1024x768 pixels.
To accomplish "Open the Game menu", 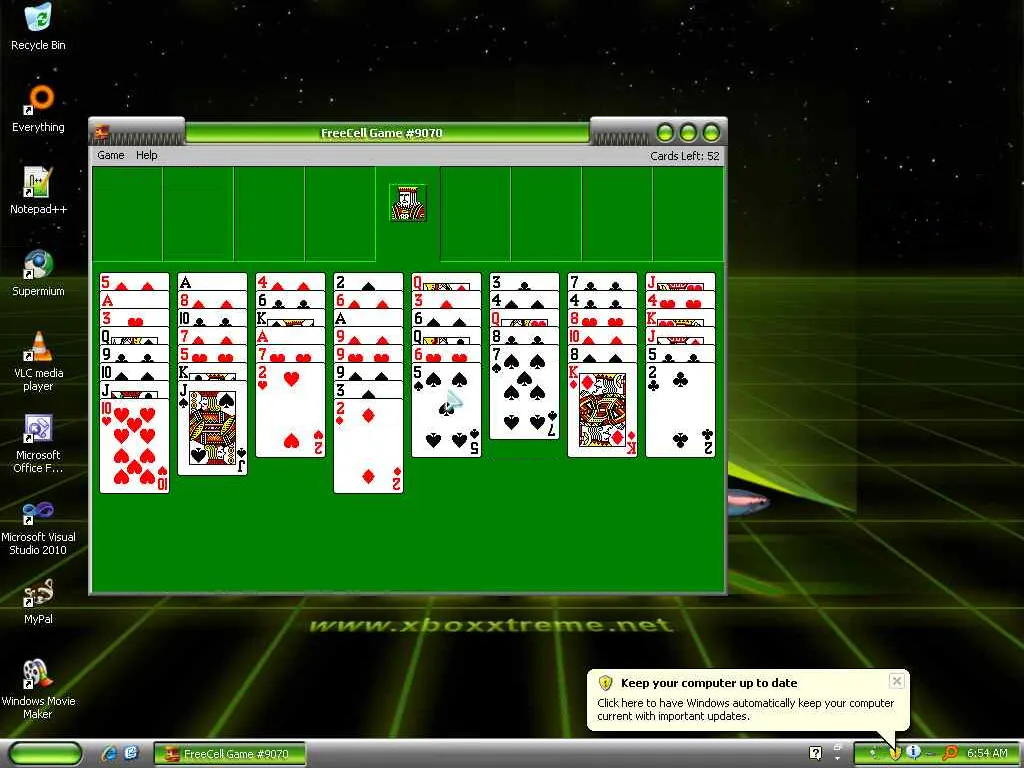I will tap(111, 155).
